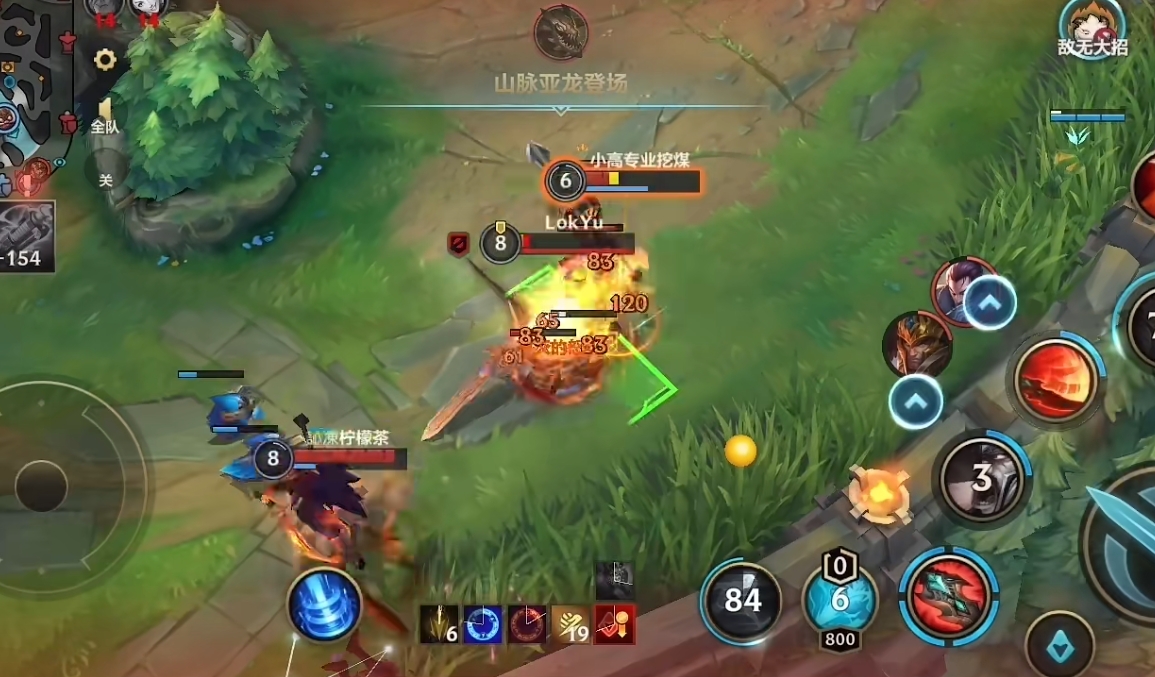Viewport: 1155px width, 677px height.
Task: Open the gear settings icon
Action: pyautogui.click(x=105, y=60)
